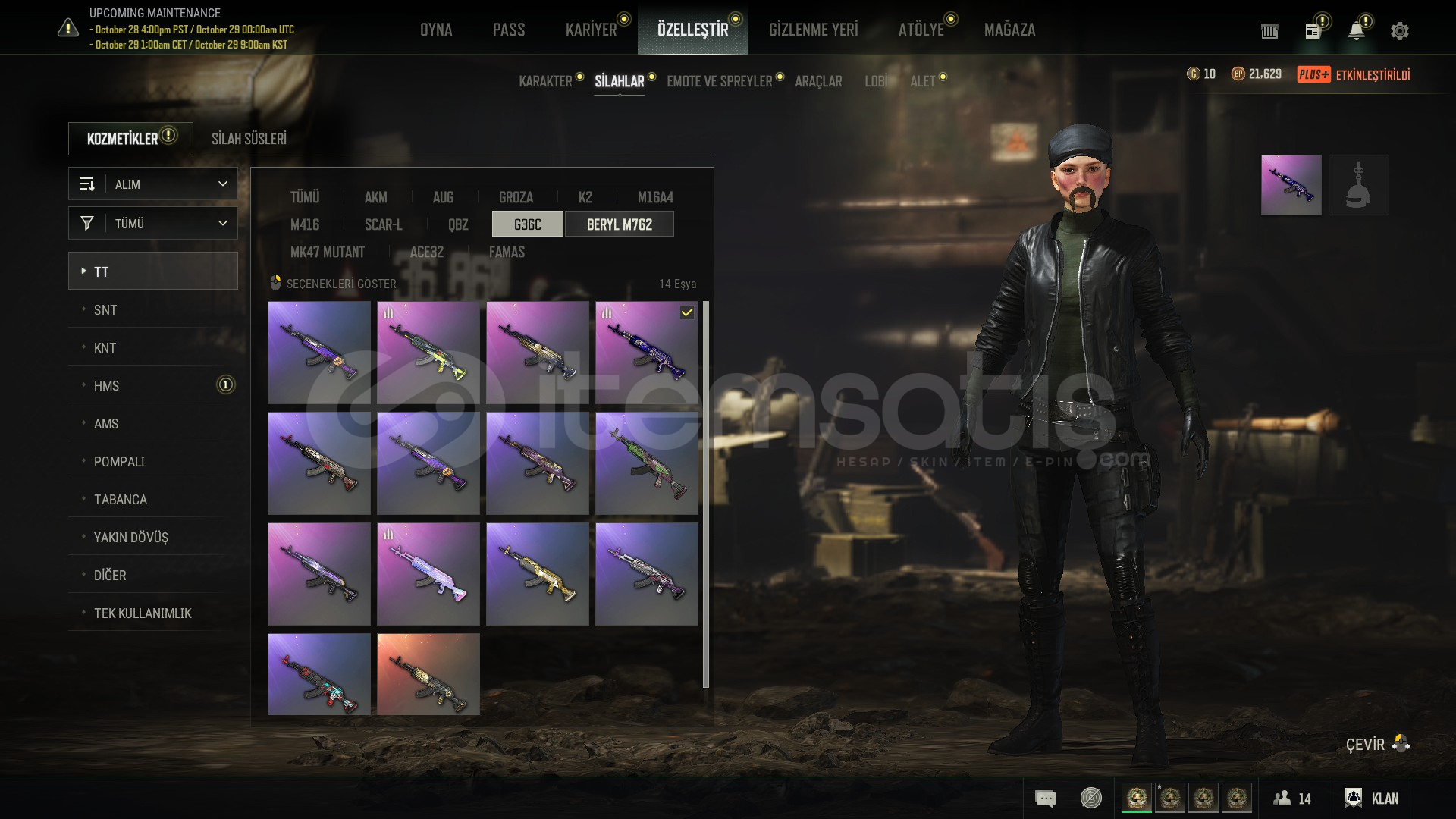This screenshot has height=819, width=1456.
Task: Open the MAĞAZA menu item
Action: (x=1010, y=30)
